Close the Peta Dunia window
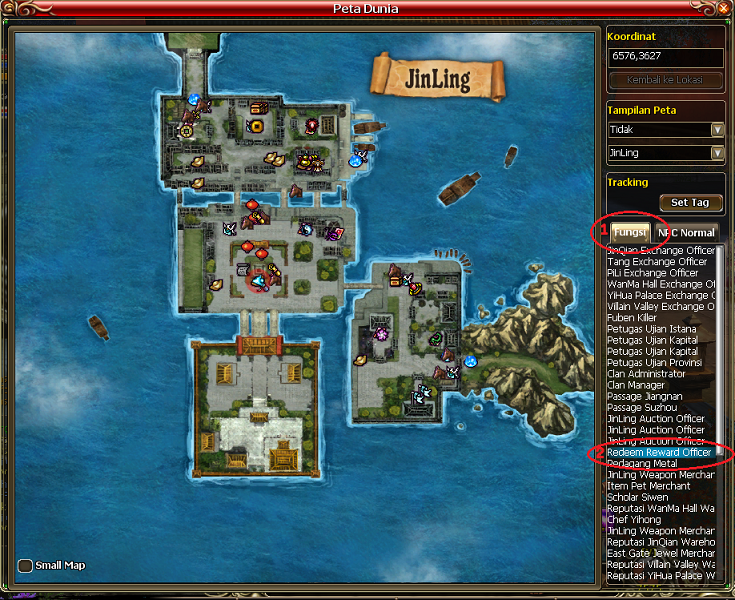The height and width of the screenshot is (600, 735). point(723,9)
